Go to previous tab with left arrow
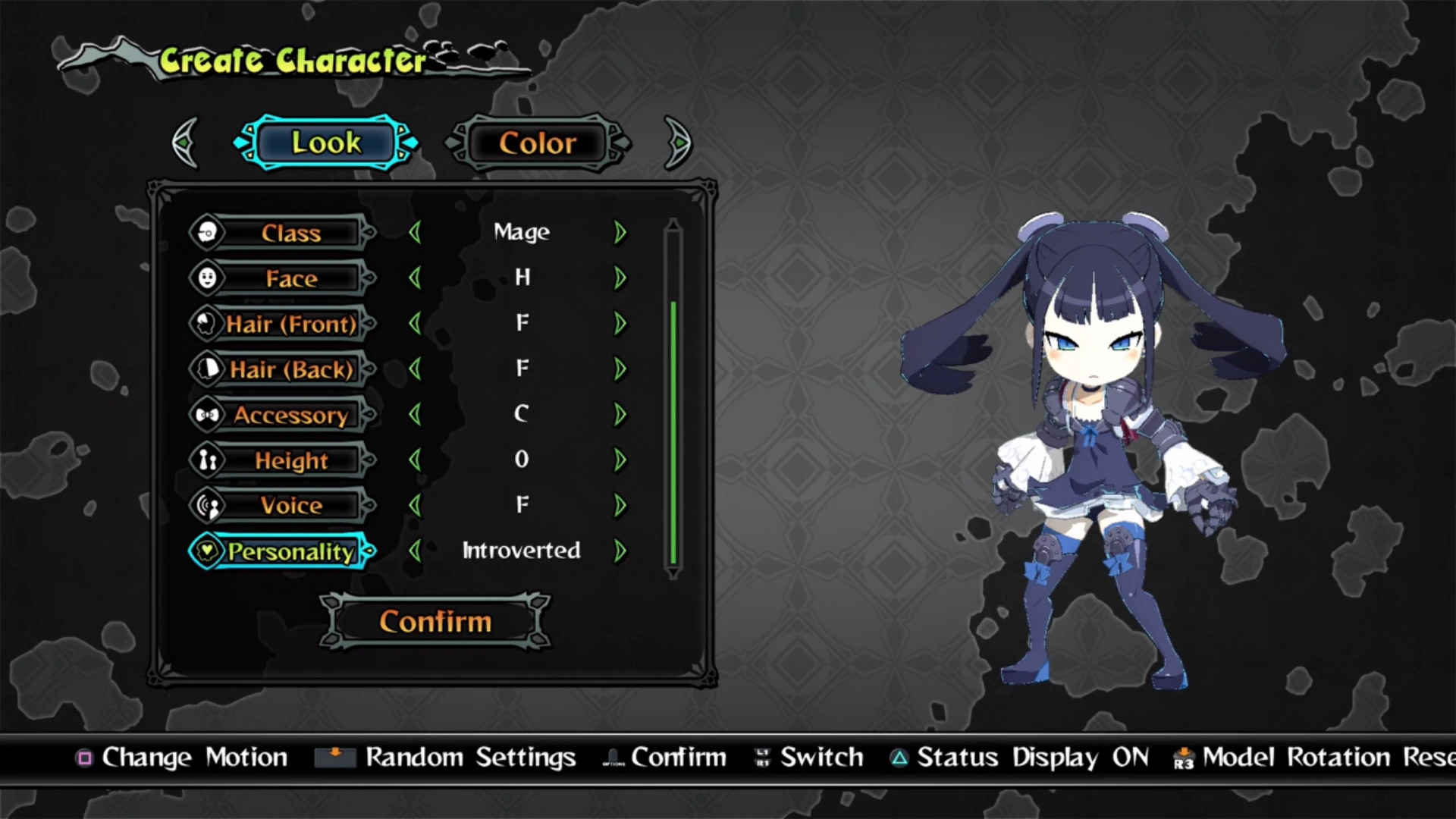 (186, 143)
